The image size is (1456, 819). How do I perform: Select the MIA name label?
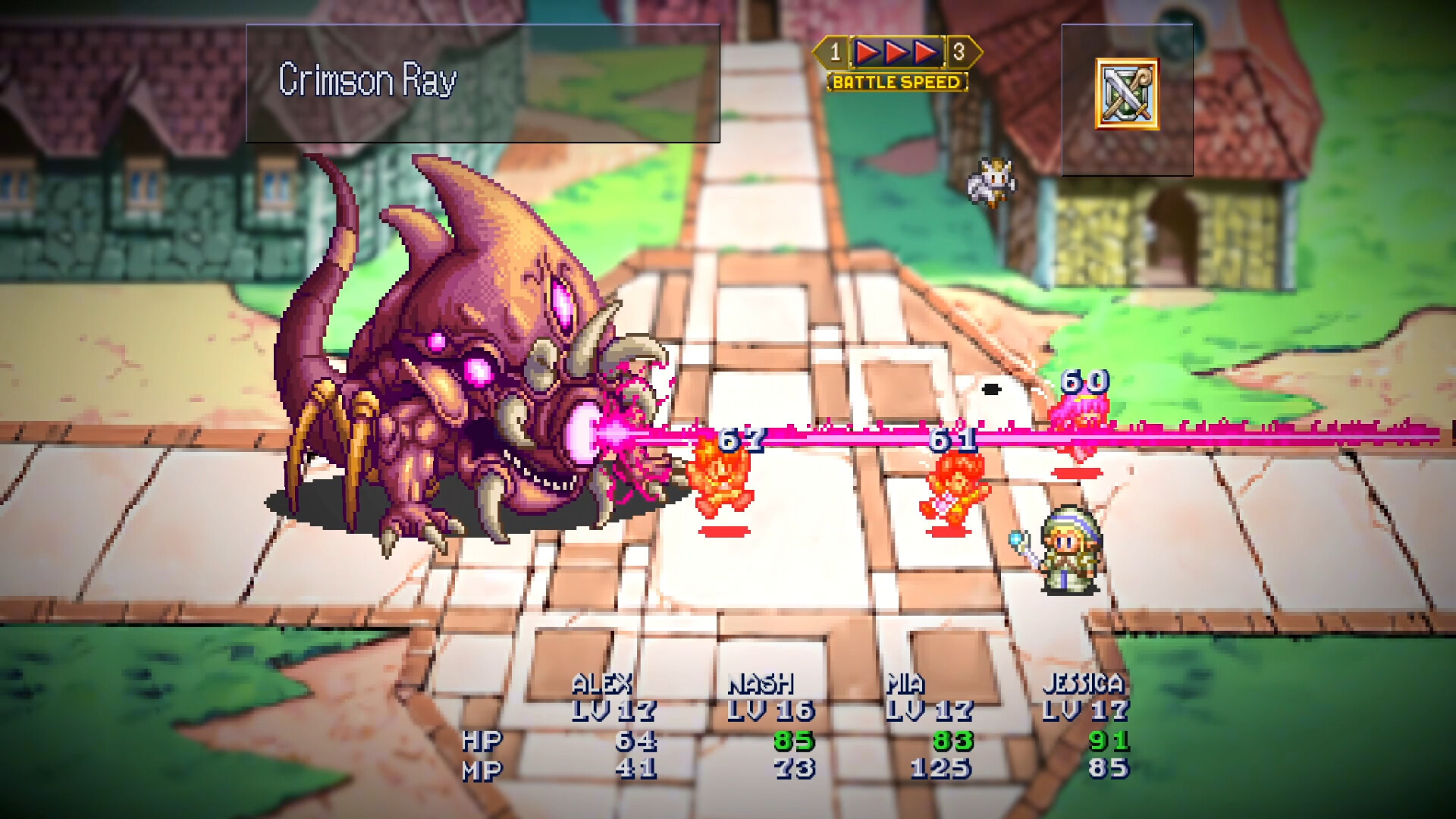pyautogui.click(x=907, y=683)
